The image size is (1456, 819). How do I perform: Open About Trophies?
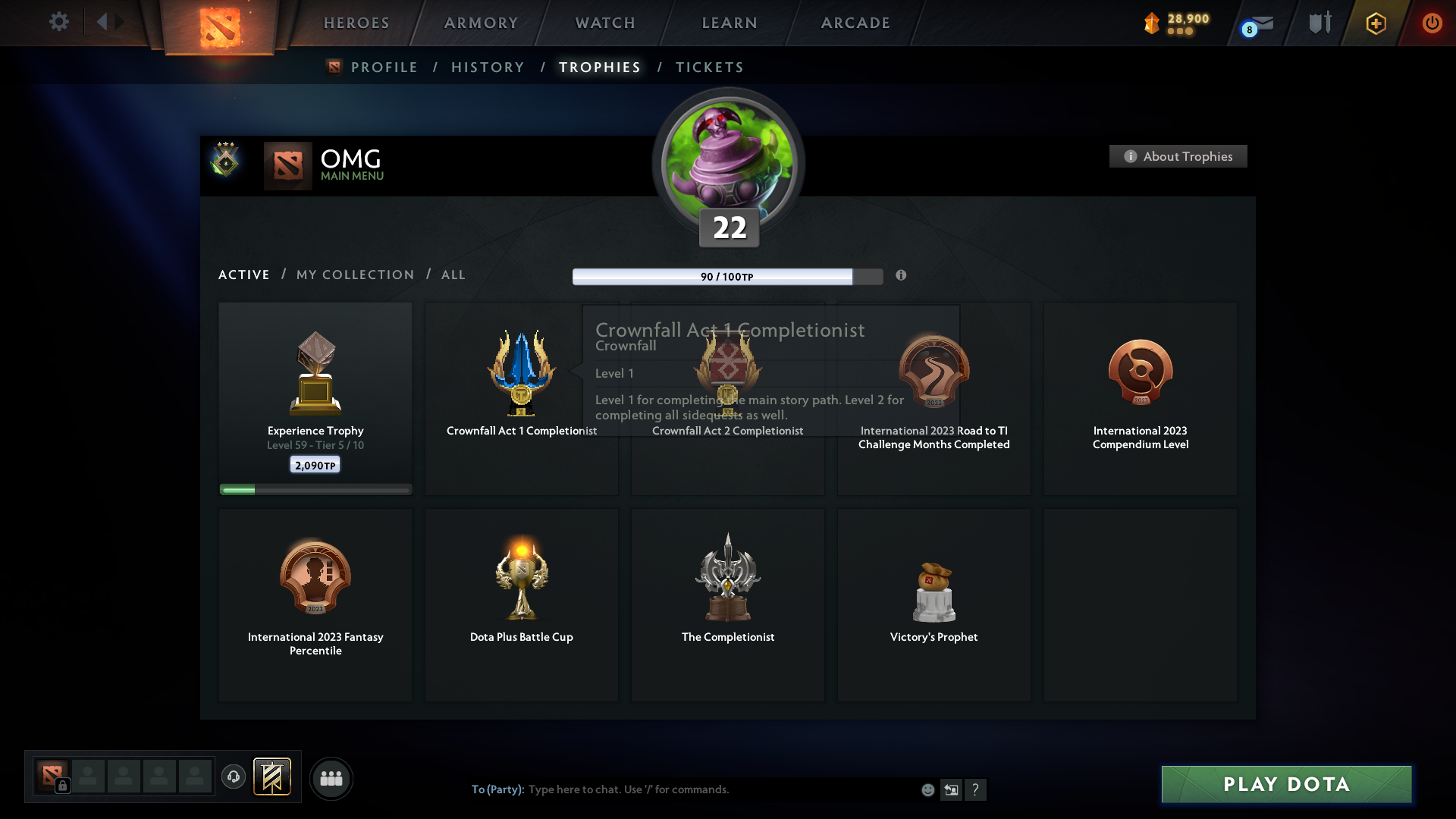[1177, 156]
